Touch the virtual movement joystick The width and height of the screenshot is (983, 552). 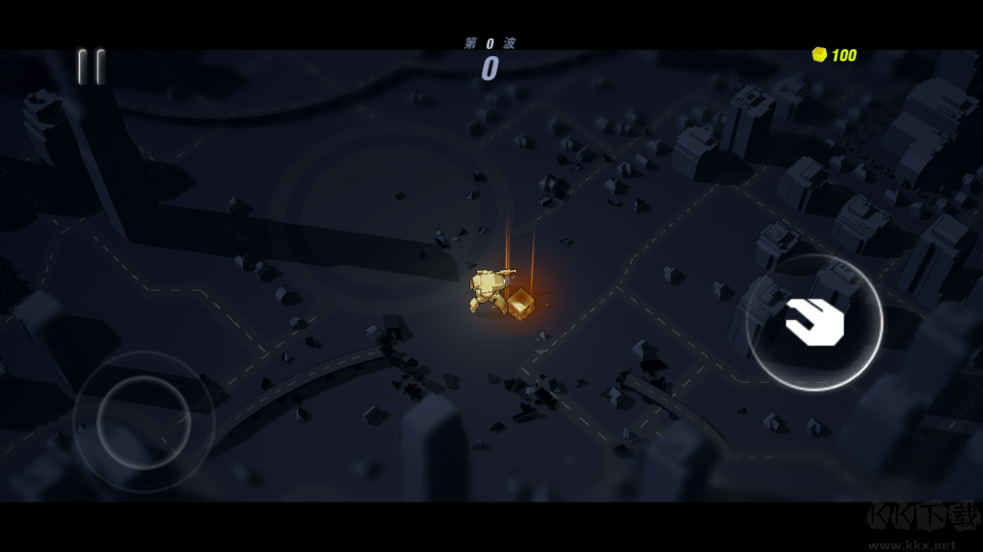coord(144,422)
